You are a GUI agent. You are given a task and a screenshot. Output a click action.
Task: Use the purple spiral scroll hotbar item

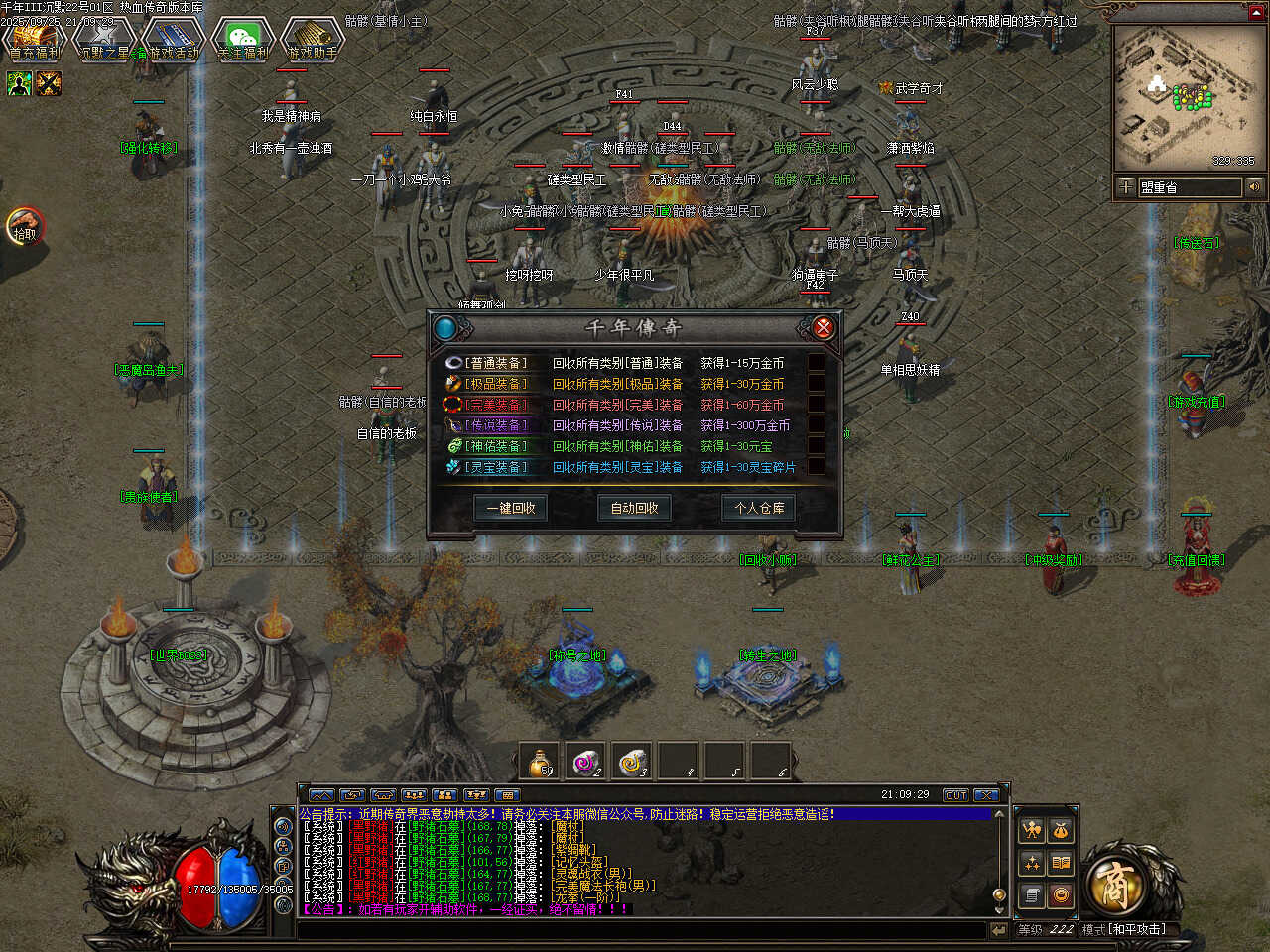click(587, 761)
